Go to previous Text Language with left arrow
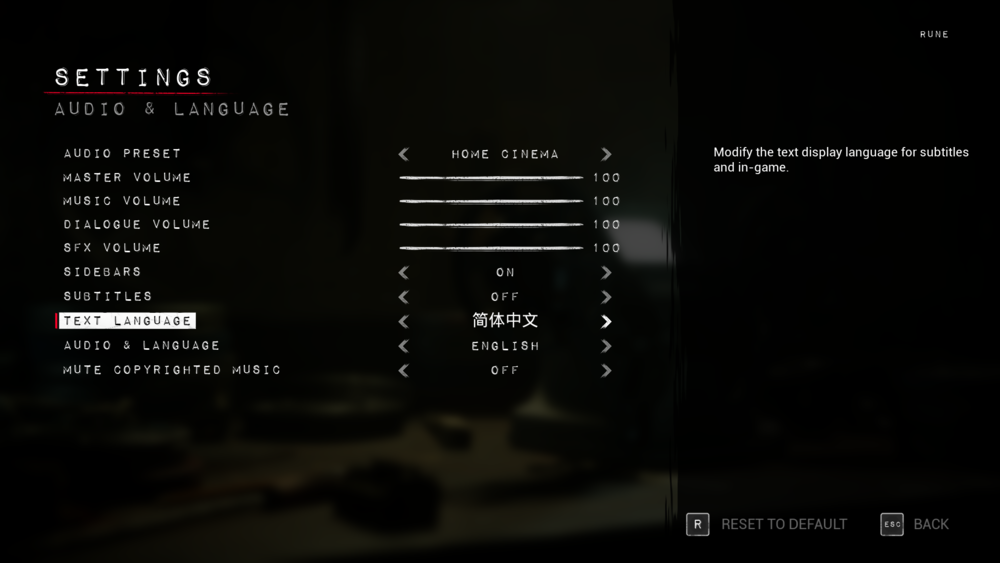This screenshot has height=563, width=1000. click(x=404, y=322)
